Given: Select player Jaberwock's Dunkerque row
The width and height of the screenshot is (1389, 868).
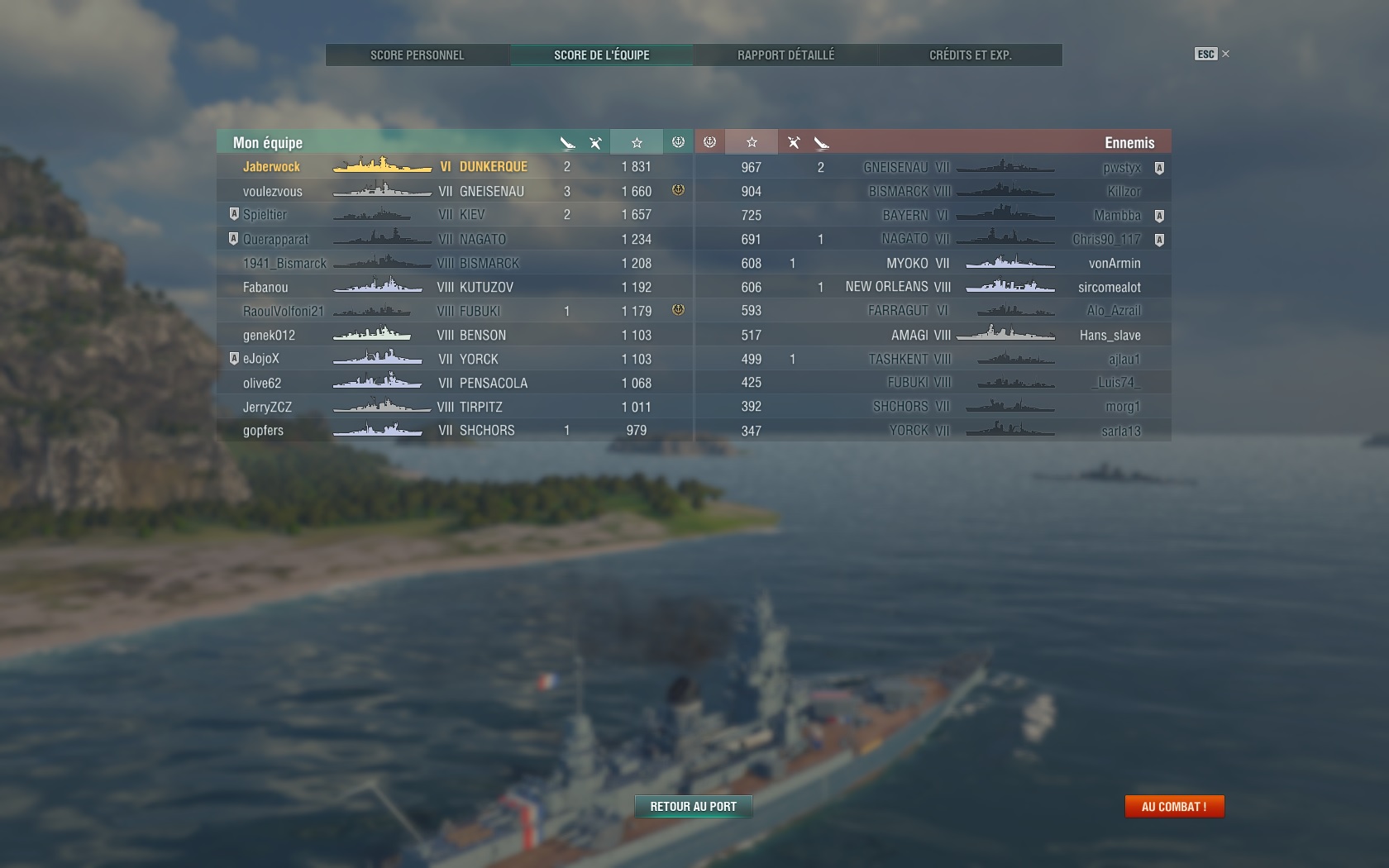Looking at the screenshot, I should (x=455, y=167).
